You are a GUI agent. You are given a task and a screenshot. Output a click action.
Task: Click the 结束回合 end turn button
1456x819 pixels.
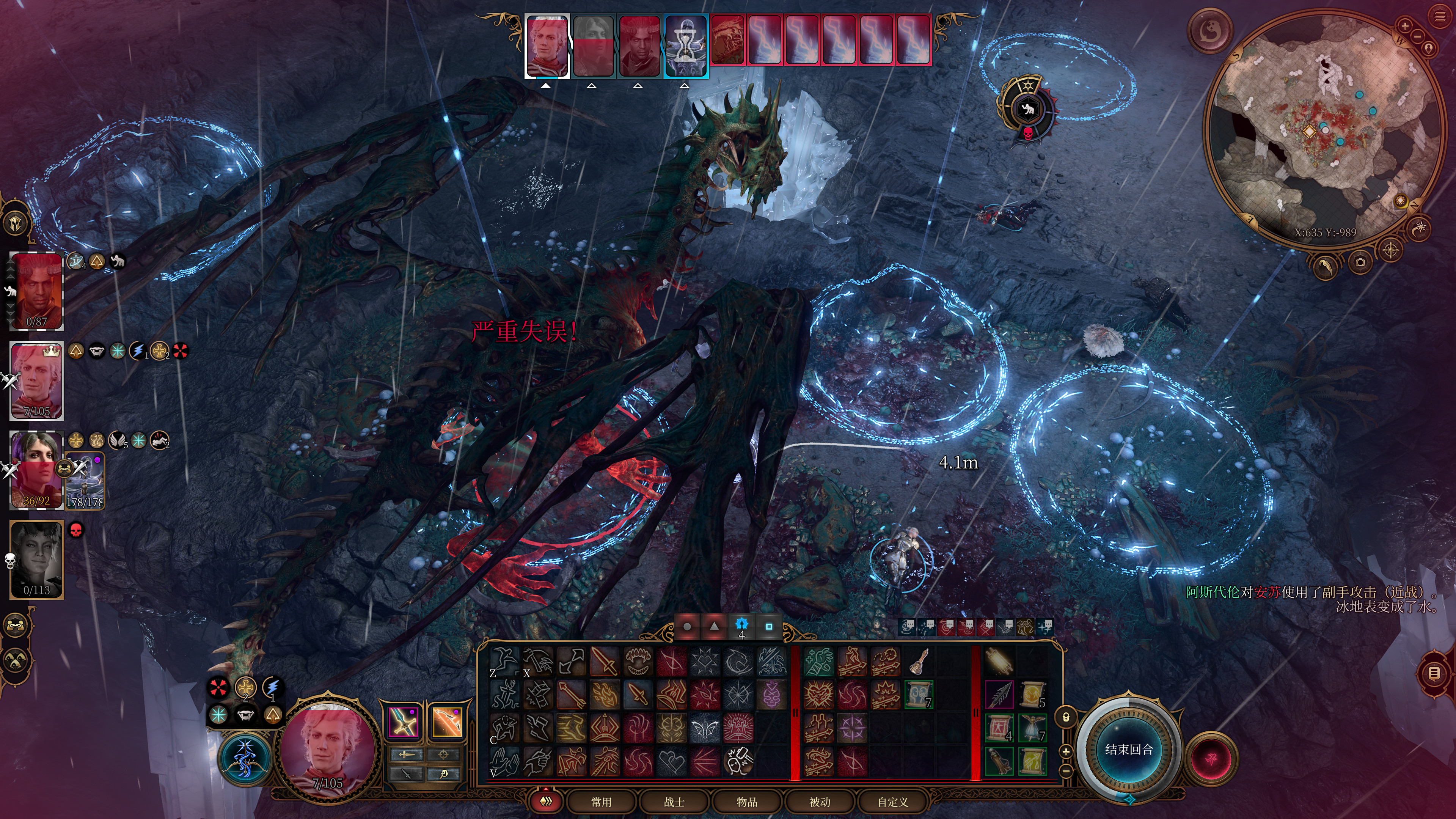1129,750
